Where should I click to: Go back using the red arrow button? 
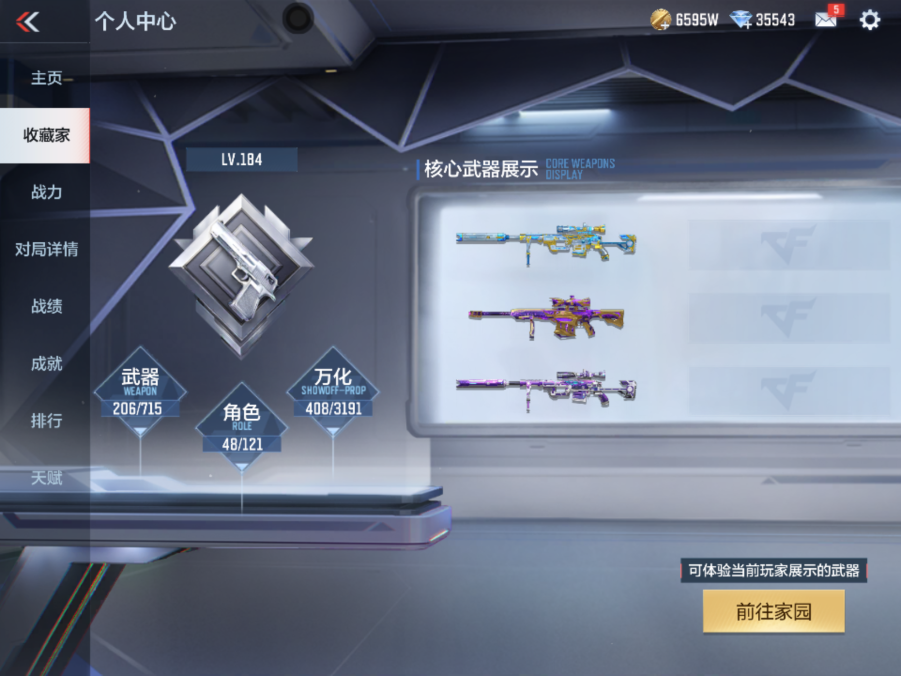pyautogui.click(x=28, y=21)
